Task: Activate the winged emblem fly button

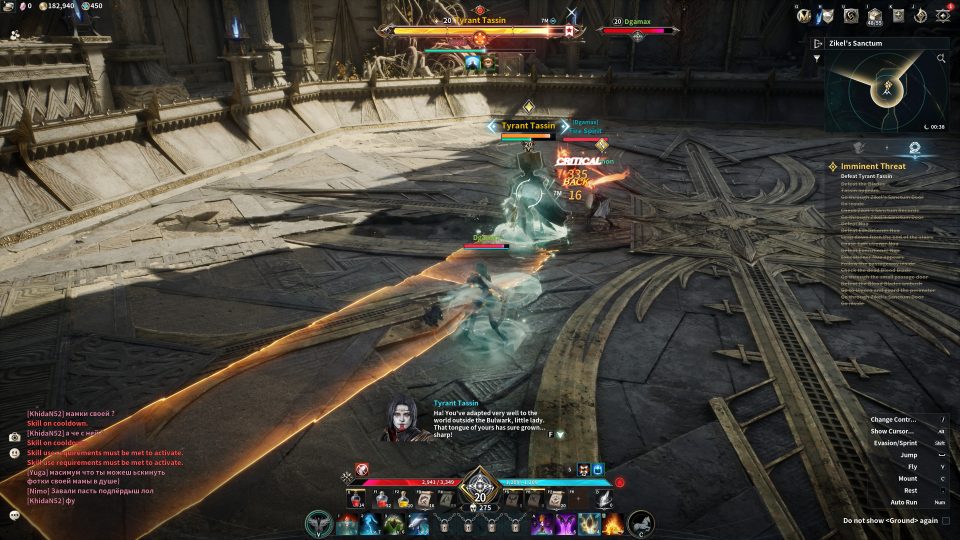Action: click(319, 523)
